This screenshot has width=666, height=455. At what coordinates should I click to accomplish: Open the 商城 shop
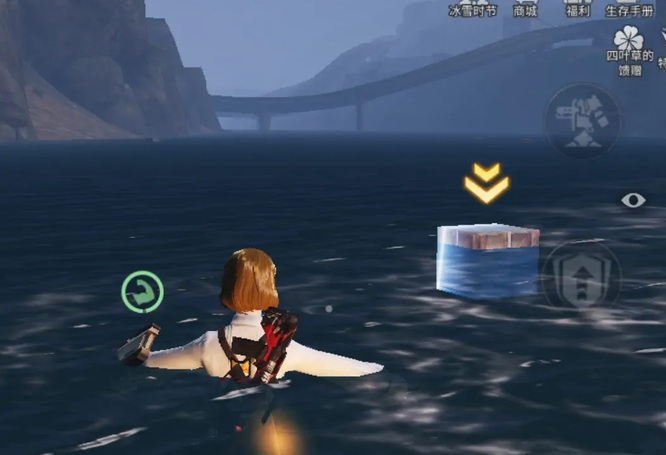pos(526,8)
